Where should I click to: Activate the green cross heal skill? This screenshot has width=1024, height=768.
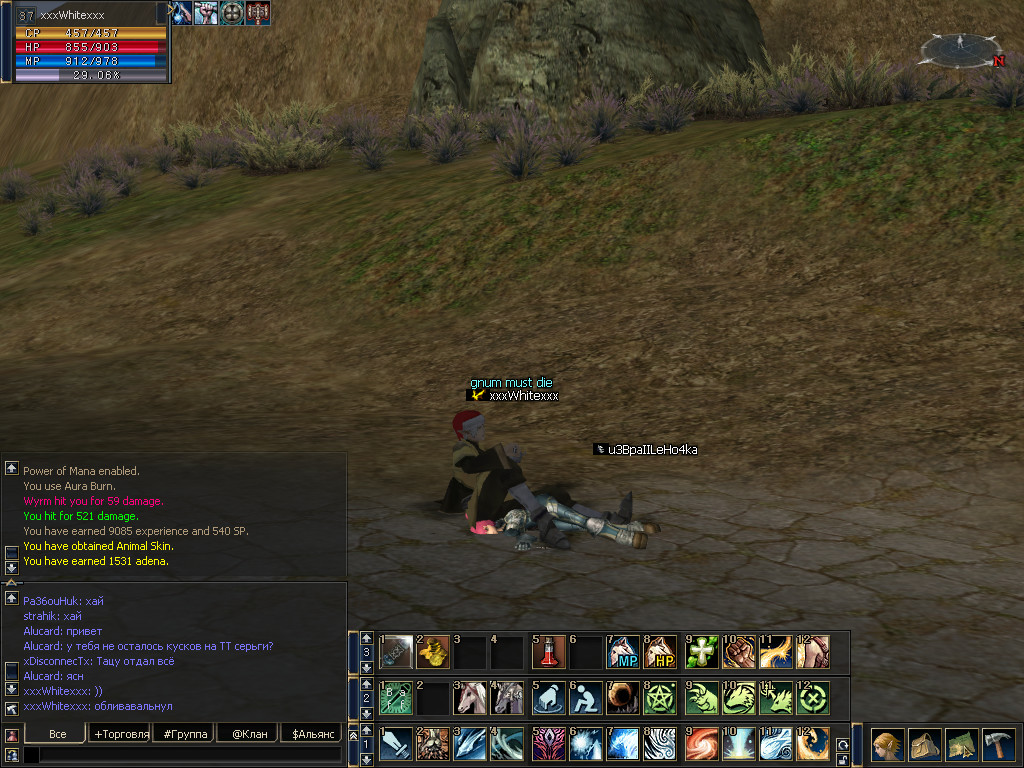(x=699, y=652)
